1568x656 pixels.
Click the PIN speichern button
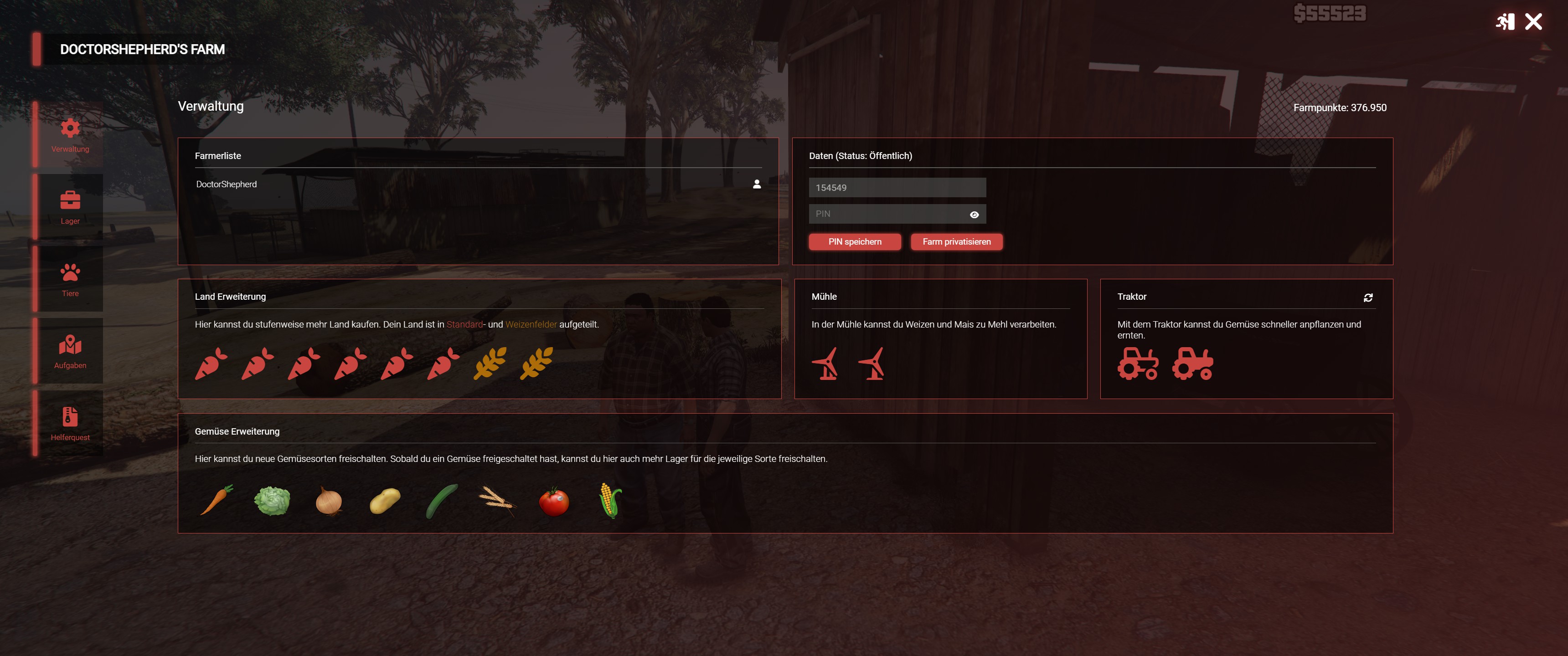click(854, 241)
